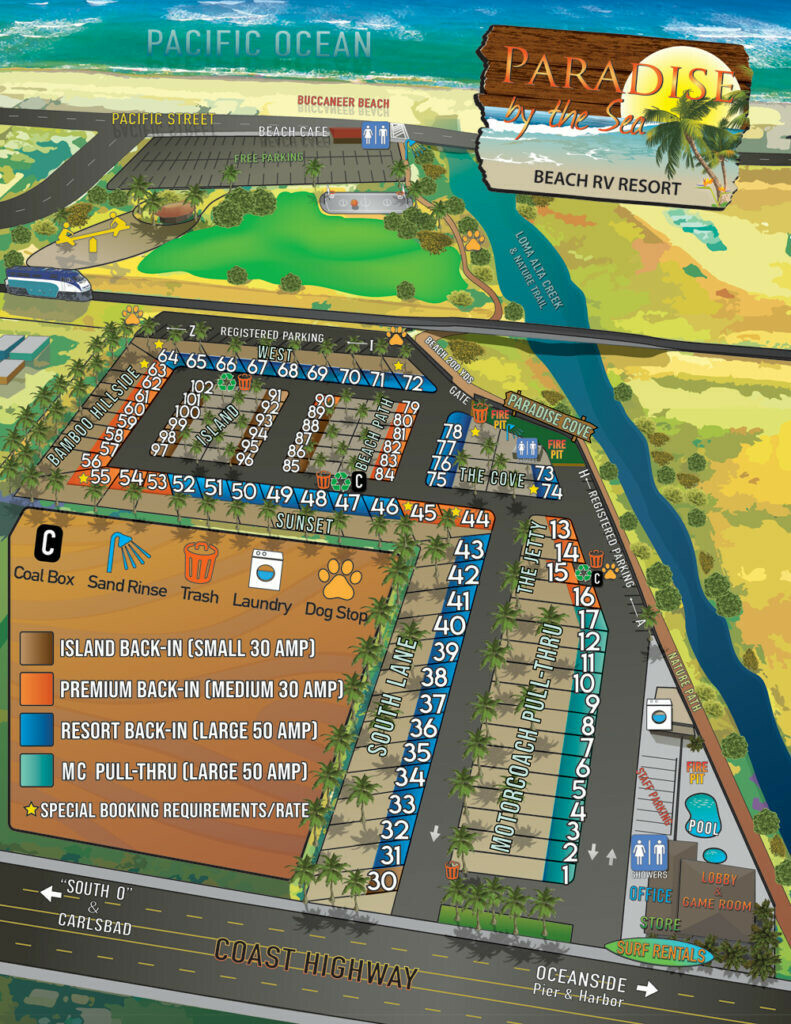Select the Island Back-In legend swatch
791x1024 pixels.
[36, 648]
